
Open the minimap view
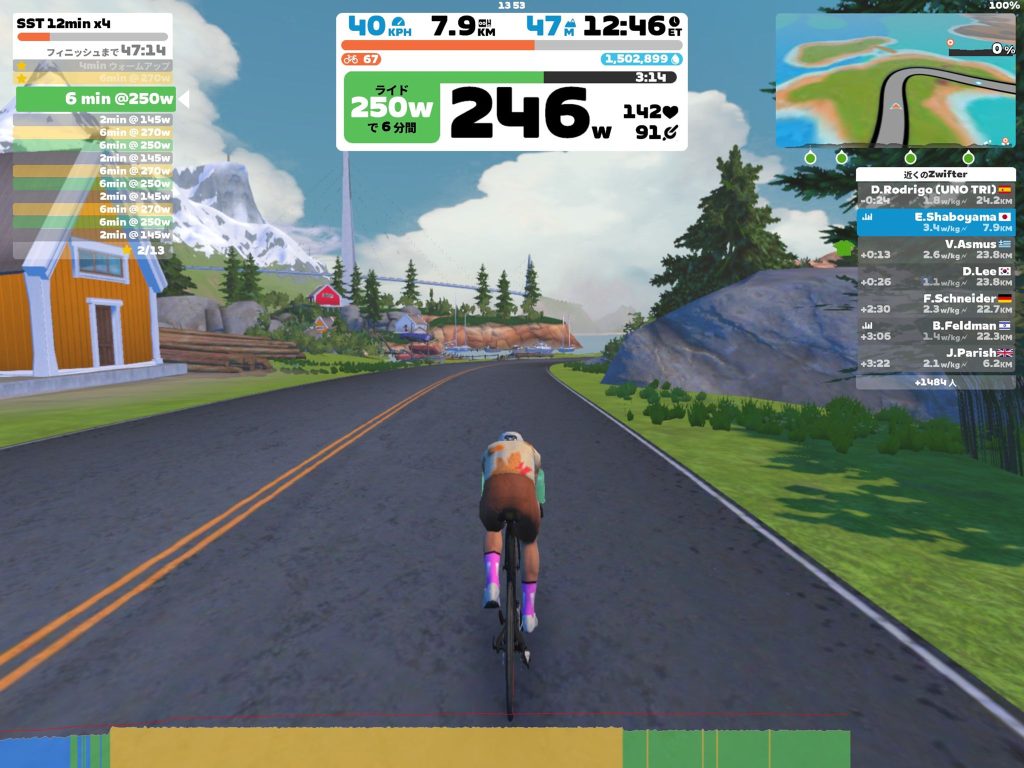point(895,80)
